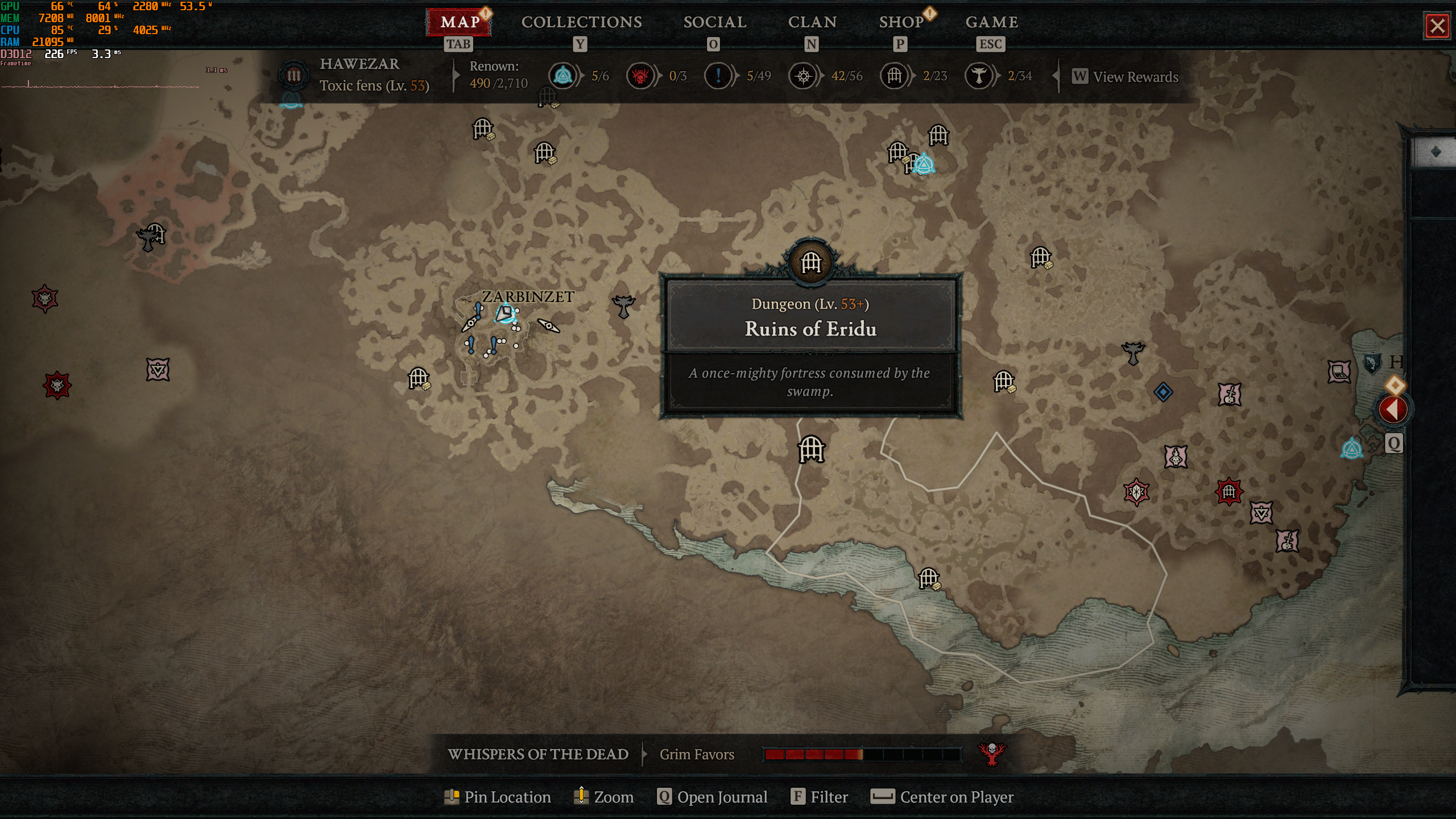
Task: Open the Shop tab
Action: pos(901,22)
